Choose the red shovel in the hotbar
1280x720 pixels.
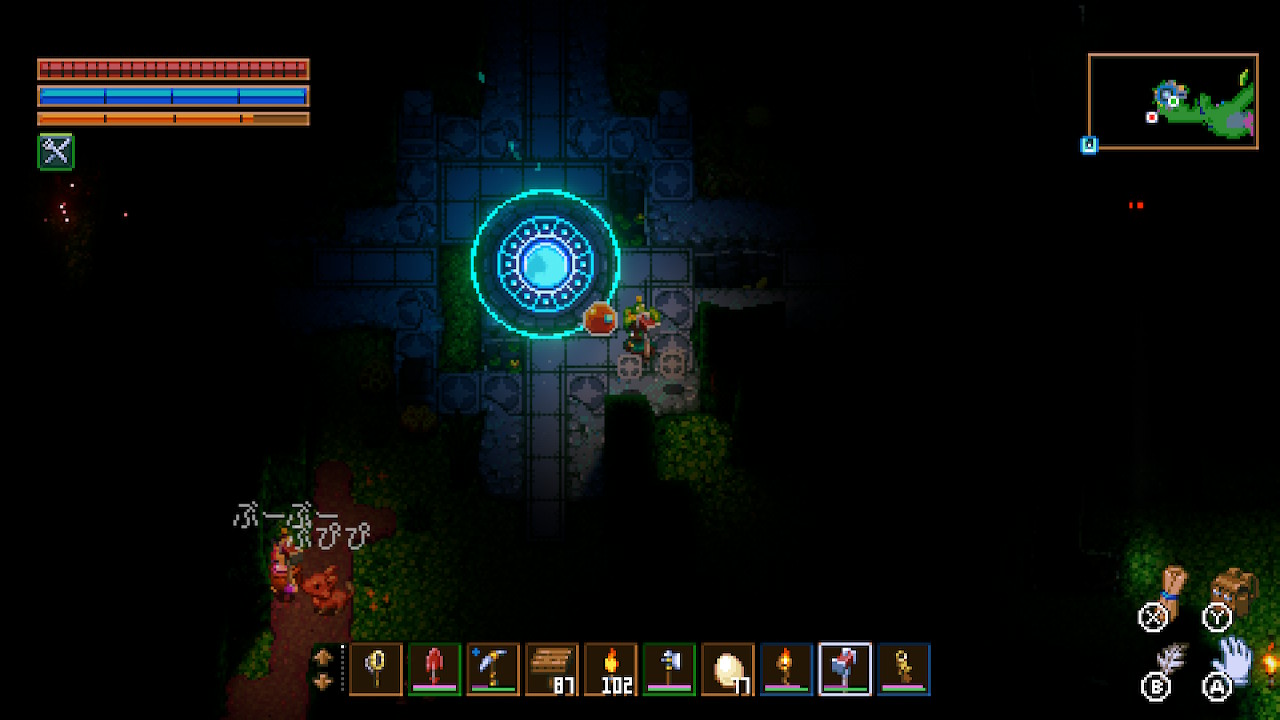(x=435, y=668)
